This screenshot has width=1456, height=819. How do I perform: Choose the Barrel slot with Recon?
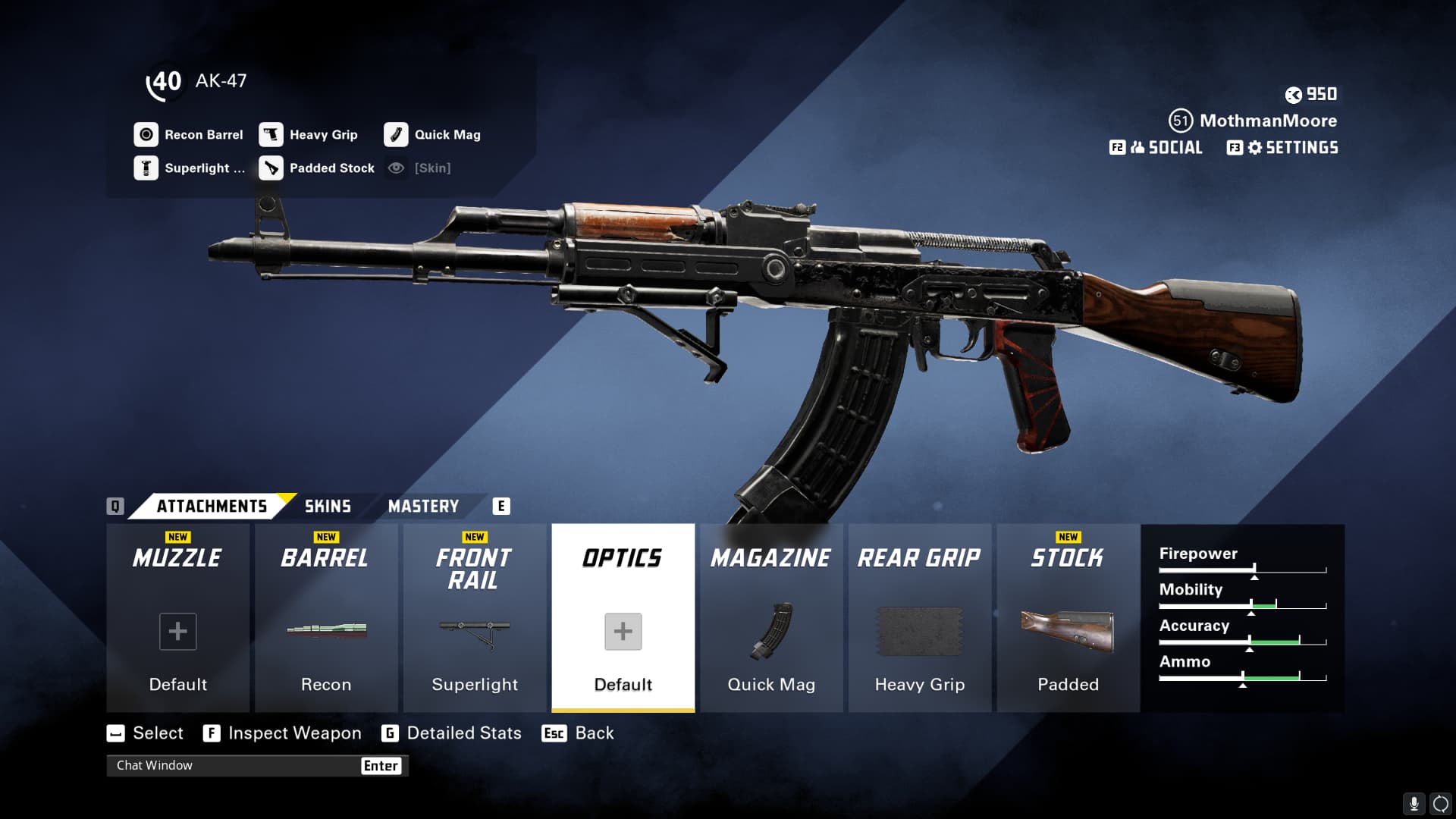(326, 618)
